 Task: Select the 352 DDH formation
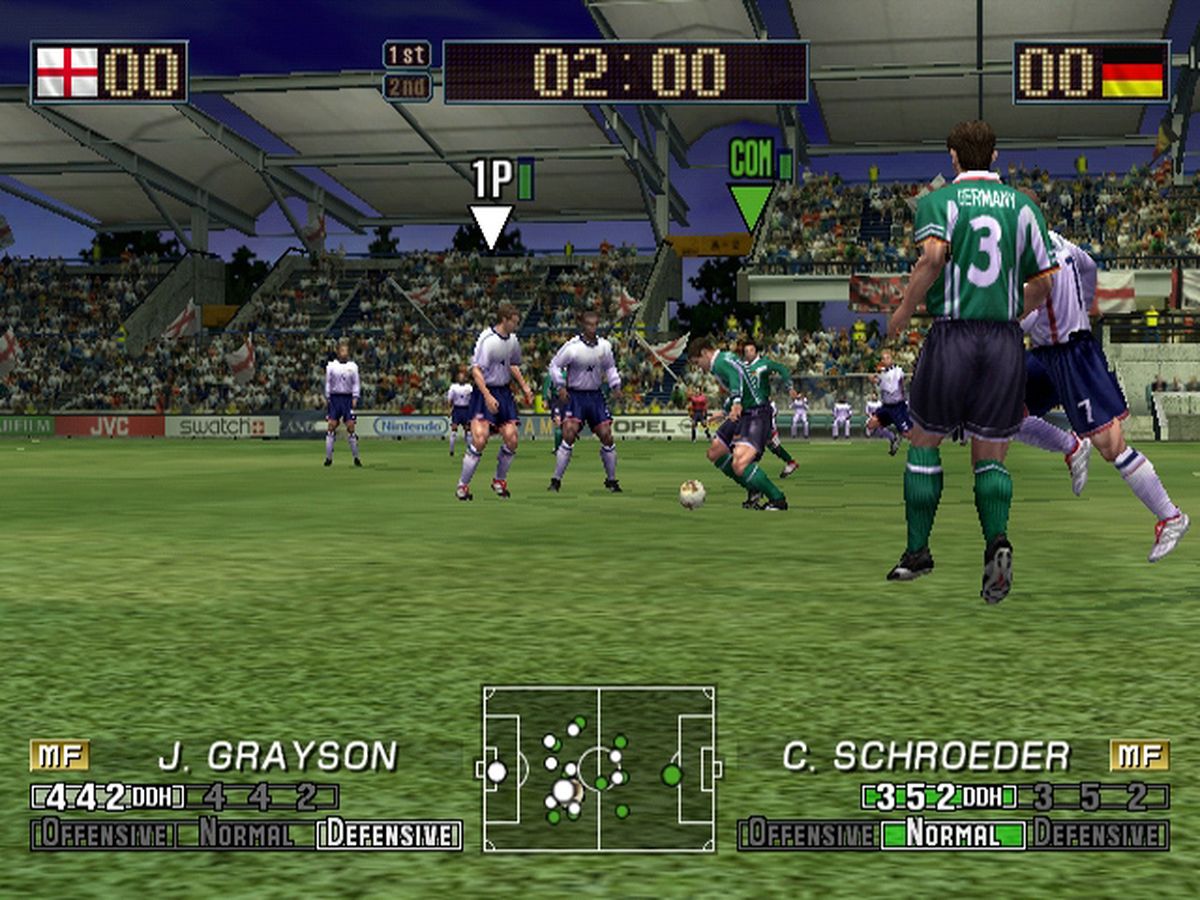pyautogui.click(x=940, y=797)
